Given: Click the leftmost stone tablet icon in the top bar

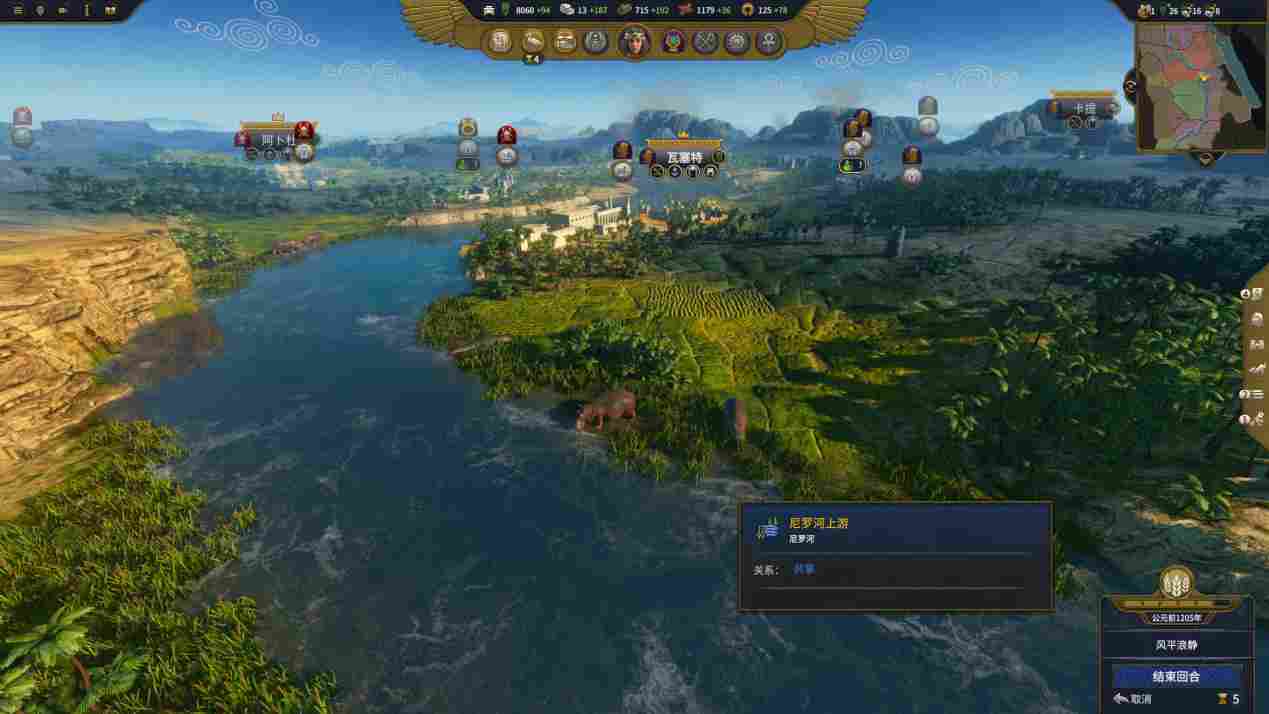Looking at the screenshot, I should click(500, 42).
